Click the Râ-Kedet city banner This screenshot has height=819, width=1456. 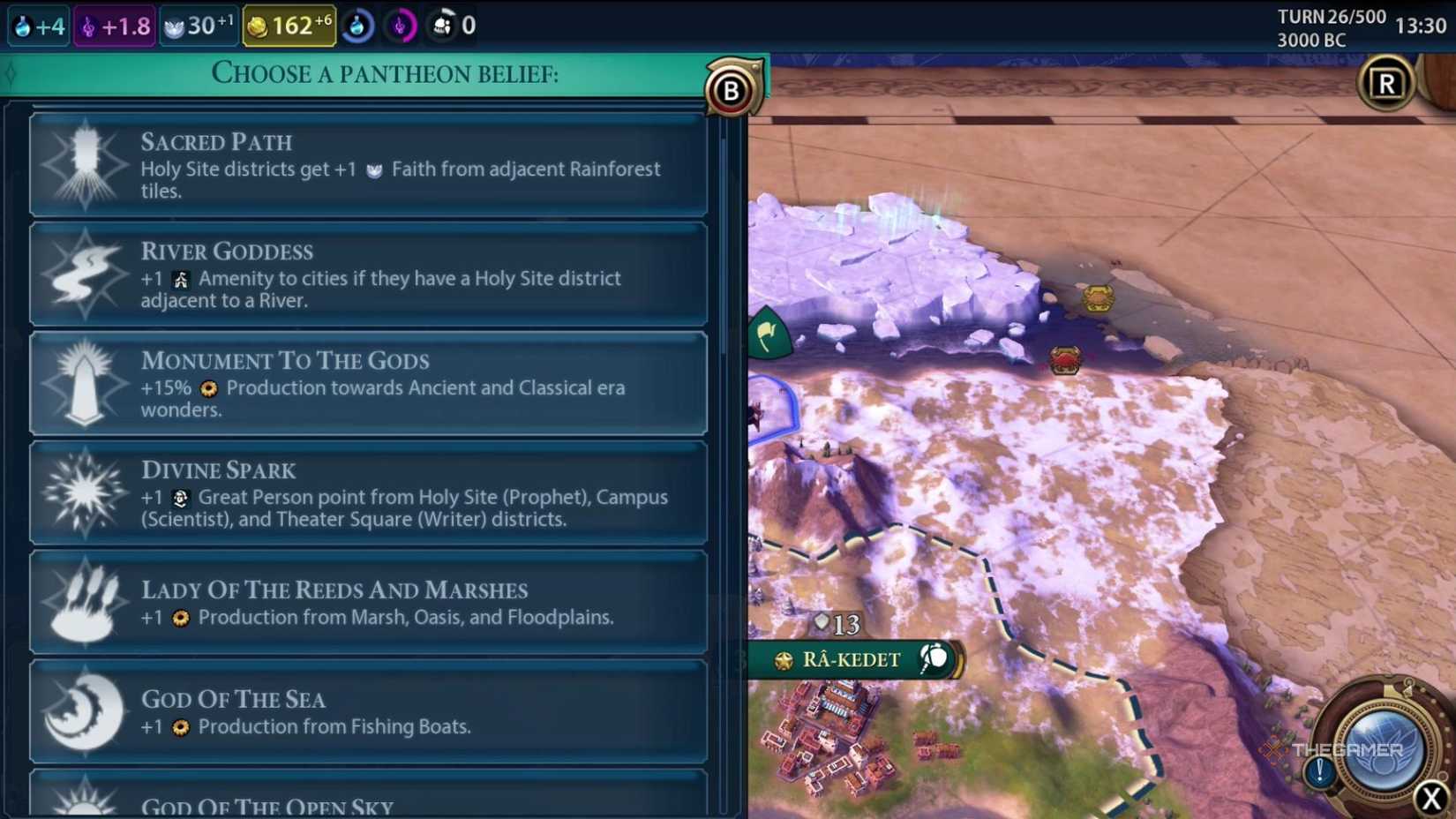click(847, 658)
